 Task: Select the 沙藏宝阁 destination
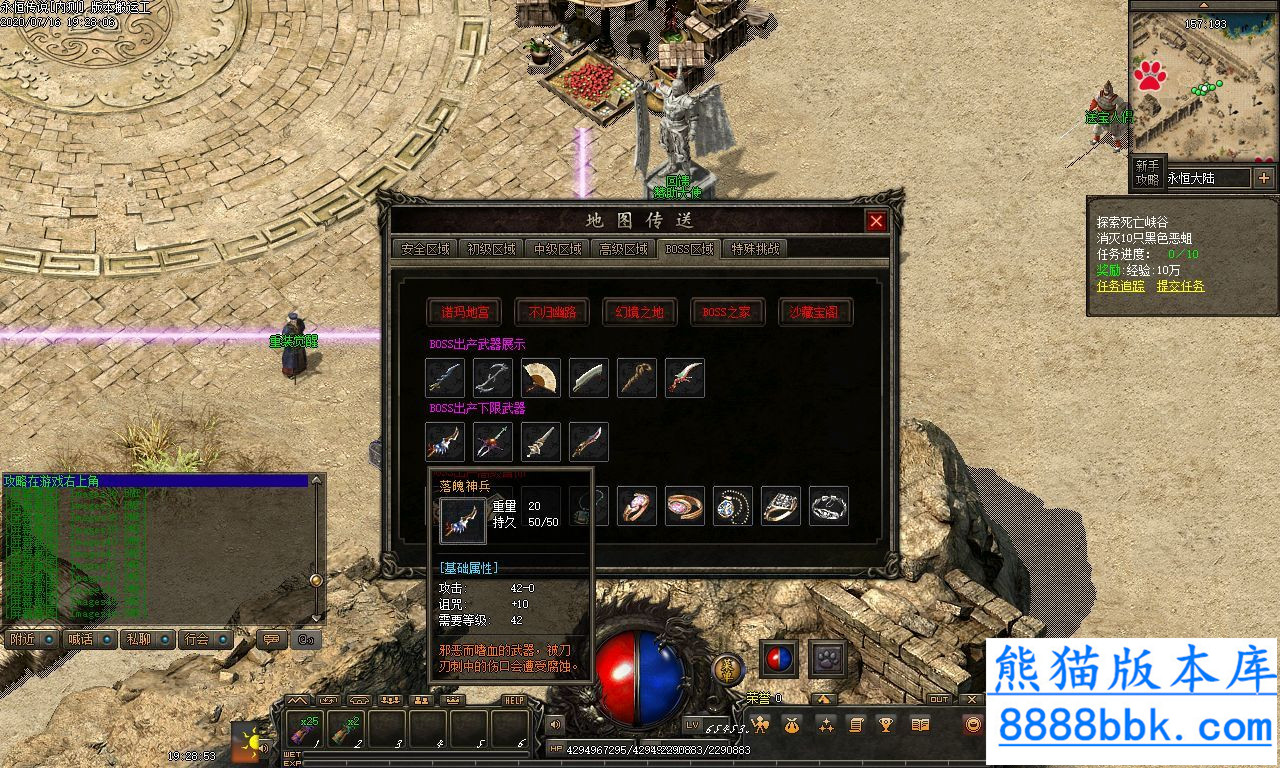(x=816, y=312)
